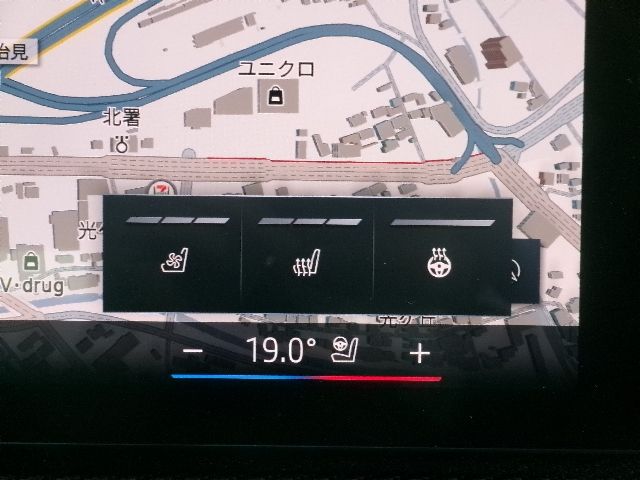Decrease temperature with the minus button
Viewport: 640px width, 480px height.
click(195, 351)
